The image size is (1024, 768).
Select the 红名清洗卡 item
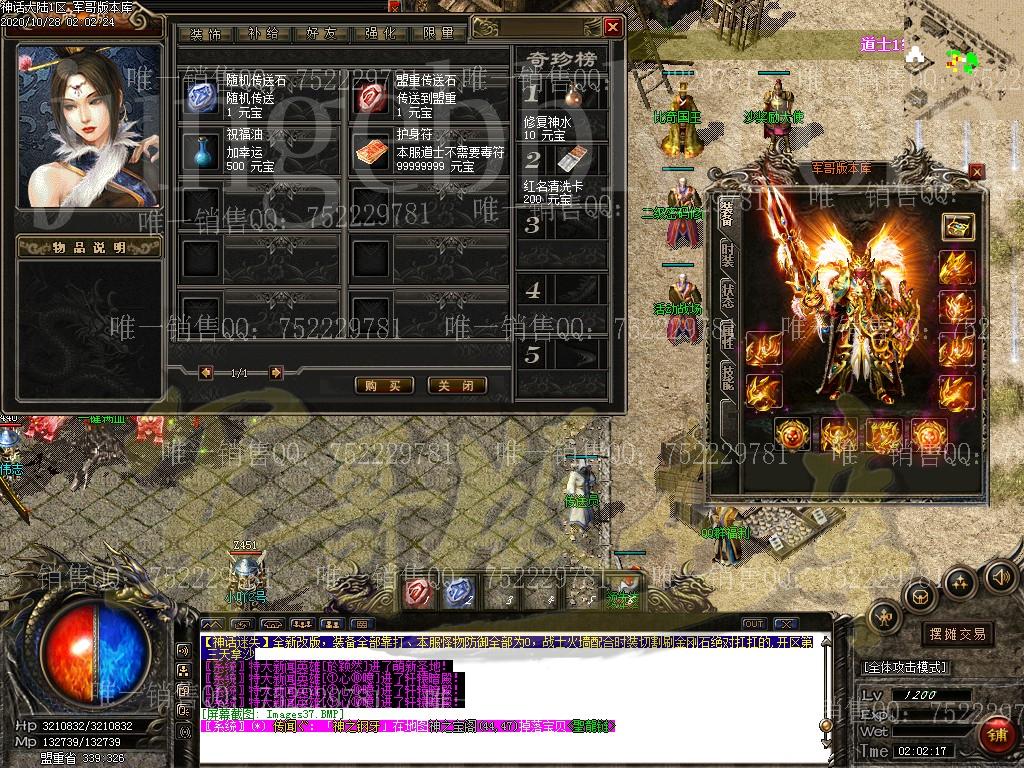(572, 160)
